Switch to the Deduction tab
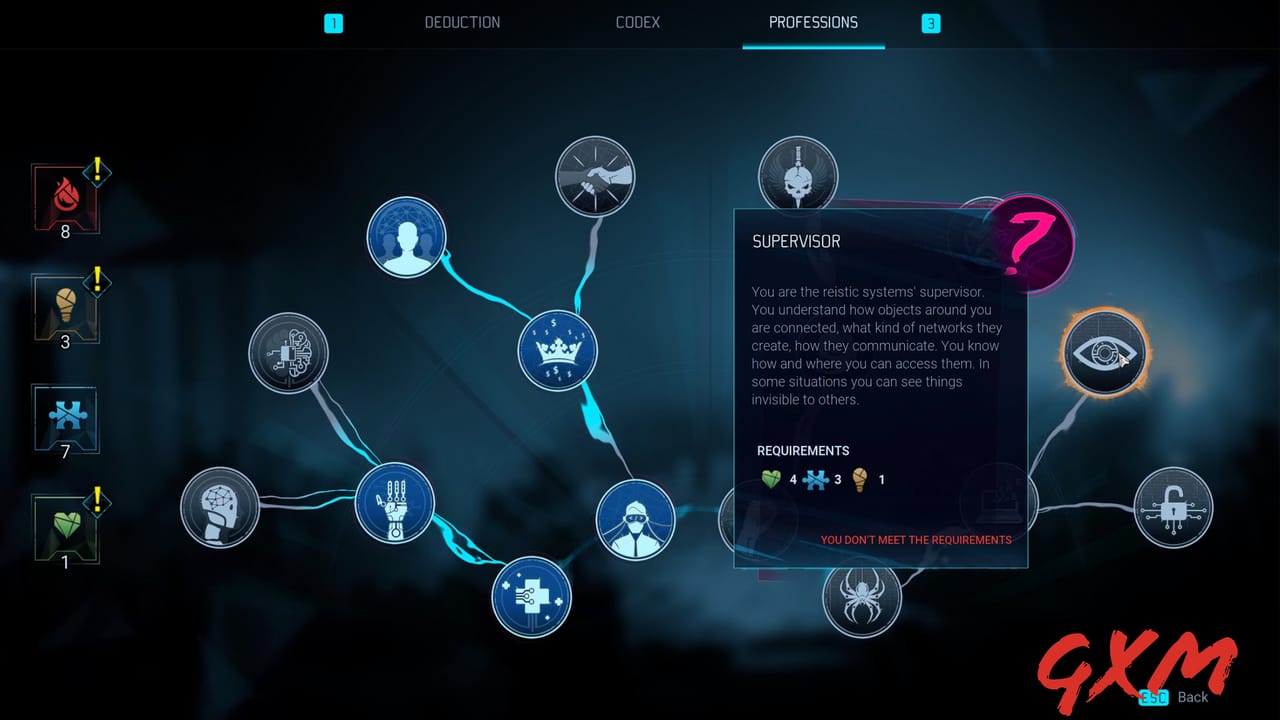The height and width of the screenshot is (720, 1280). point(462,22)
